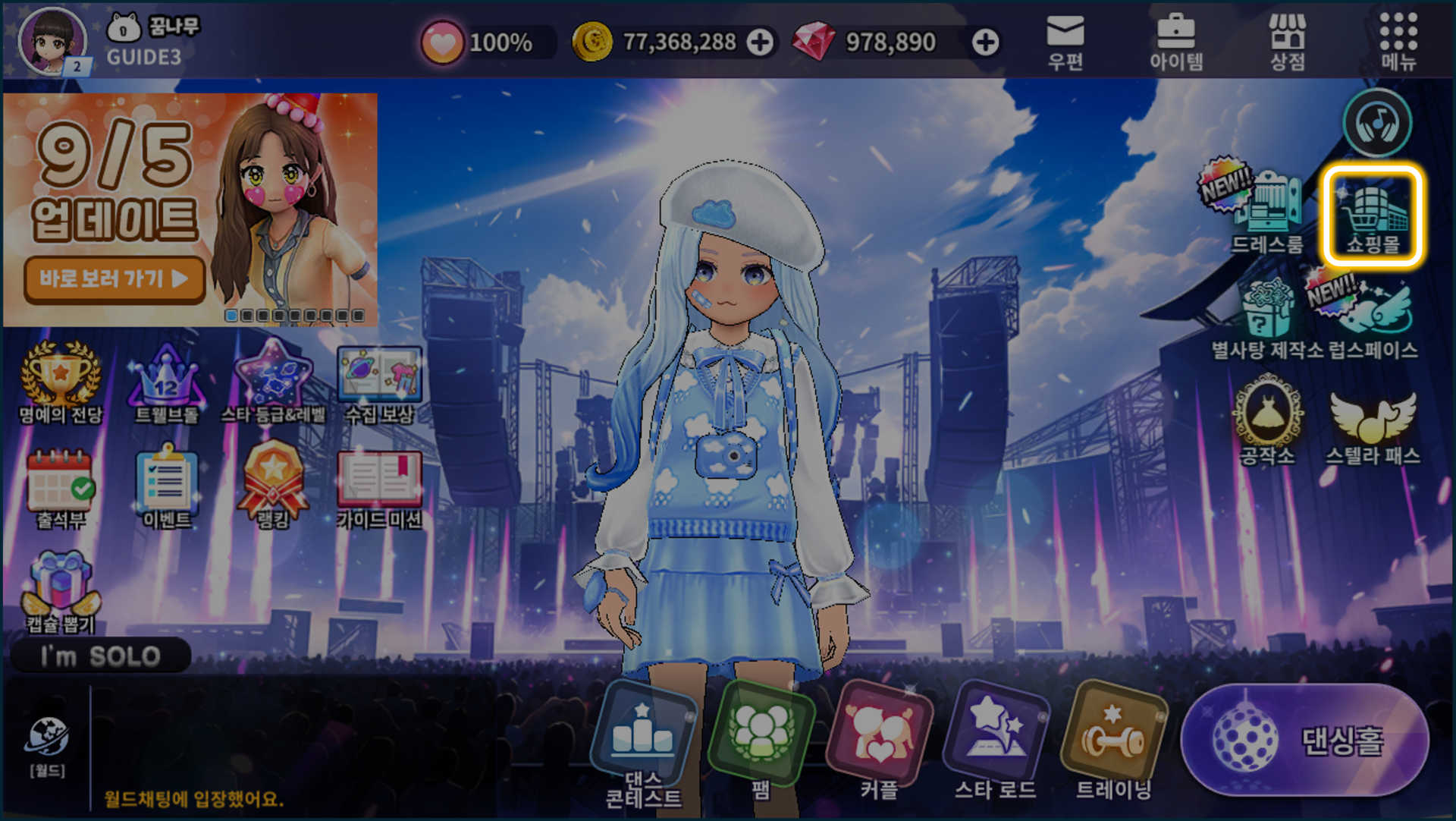Screen dimensions: 1456x821
Task: Open 캡슐 뽑기 capsule gacha
Action: 61,593
